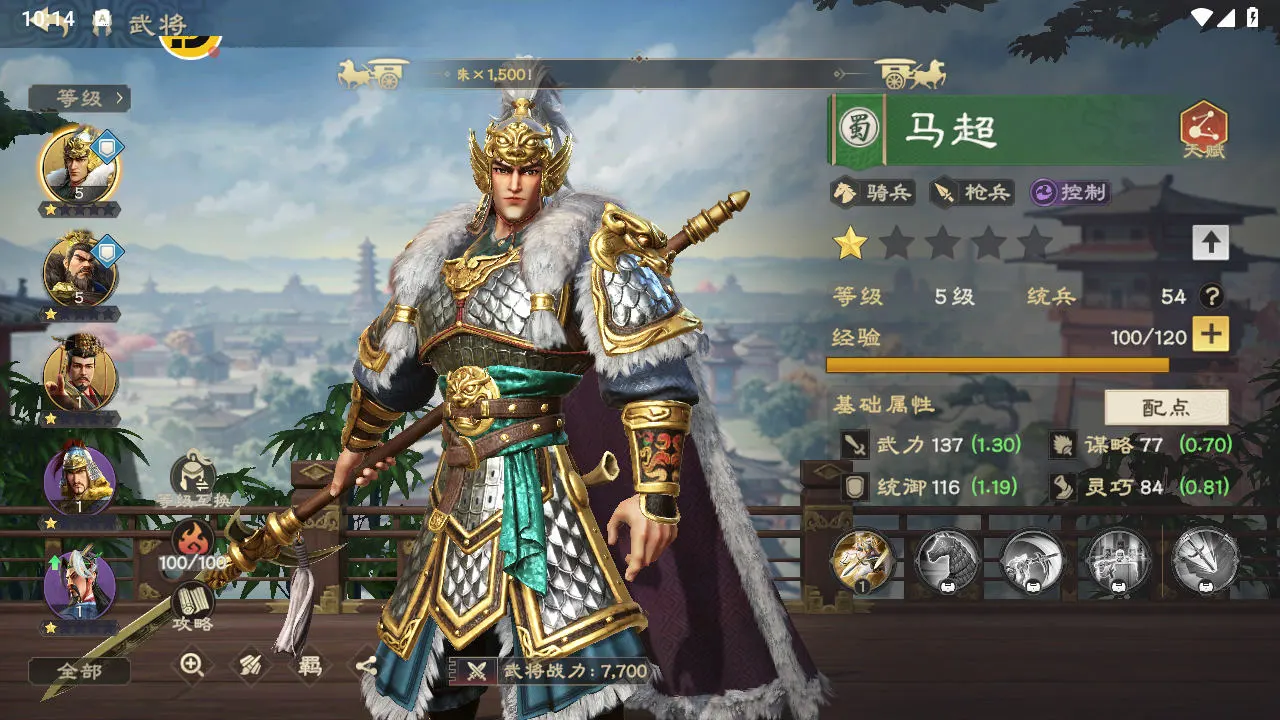Click the magnifying glass zoom icon
1280x720 pixels.
(192, 665)
